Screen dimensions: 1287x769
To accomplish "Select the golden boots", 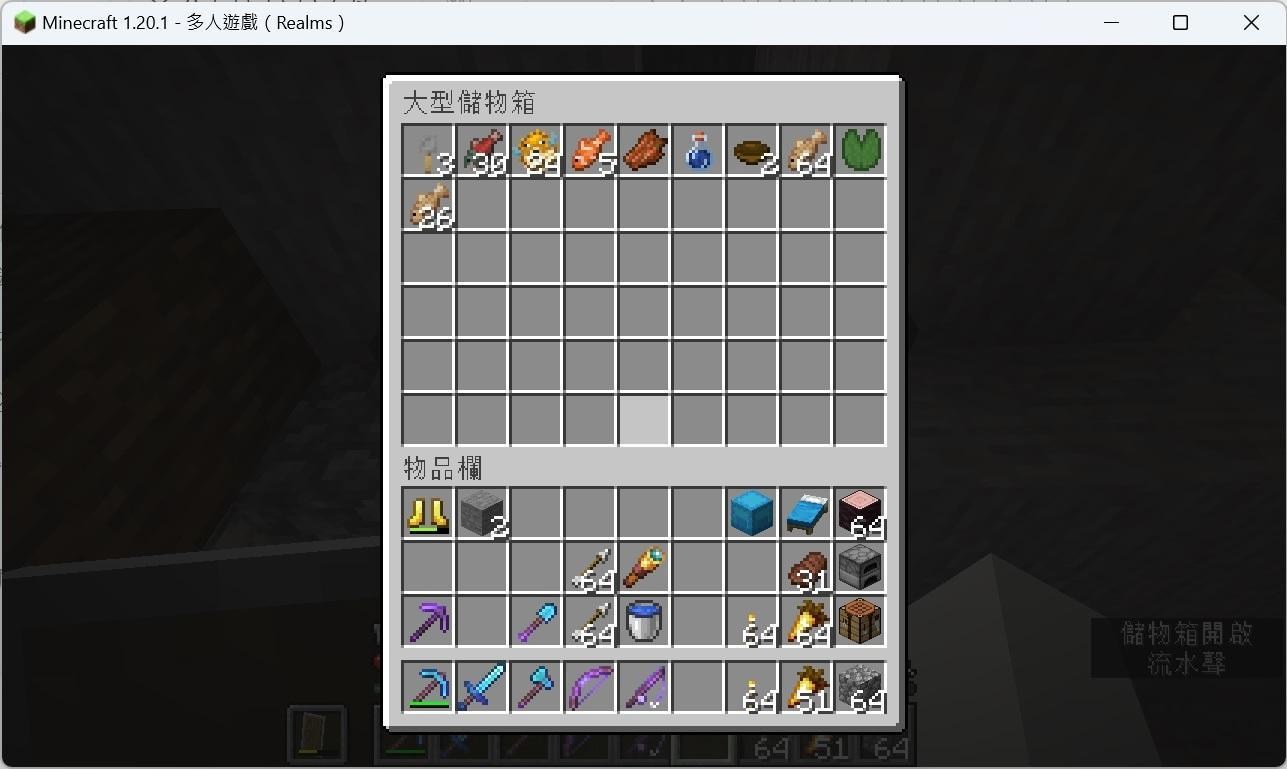I will tap(427, 512).
